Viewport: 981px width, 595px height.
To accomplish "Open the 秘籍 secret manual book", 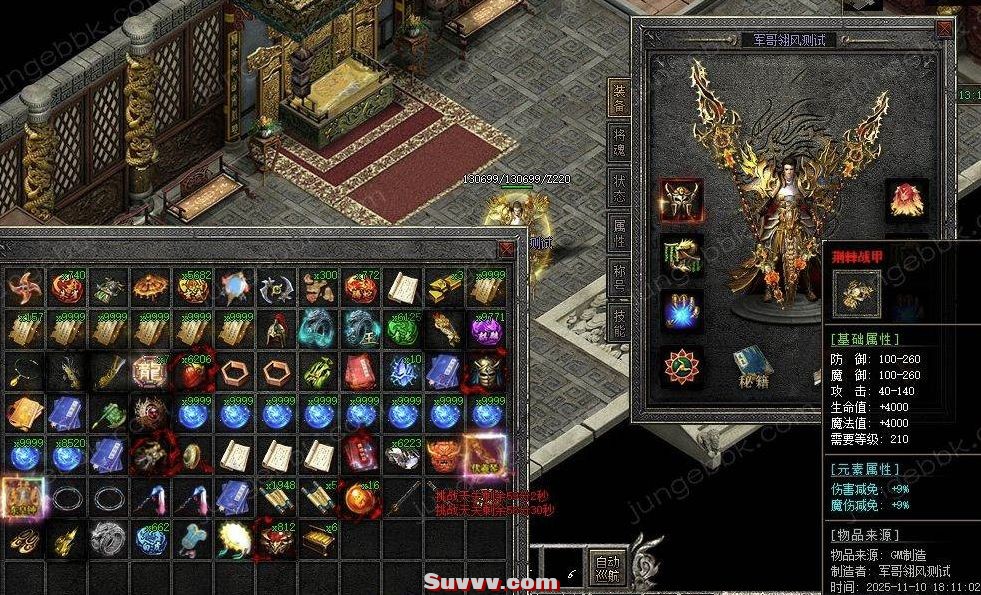I will pyautogui.click(x=748, y=367).
